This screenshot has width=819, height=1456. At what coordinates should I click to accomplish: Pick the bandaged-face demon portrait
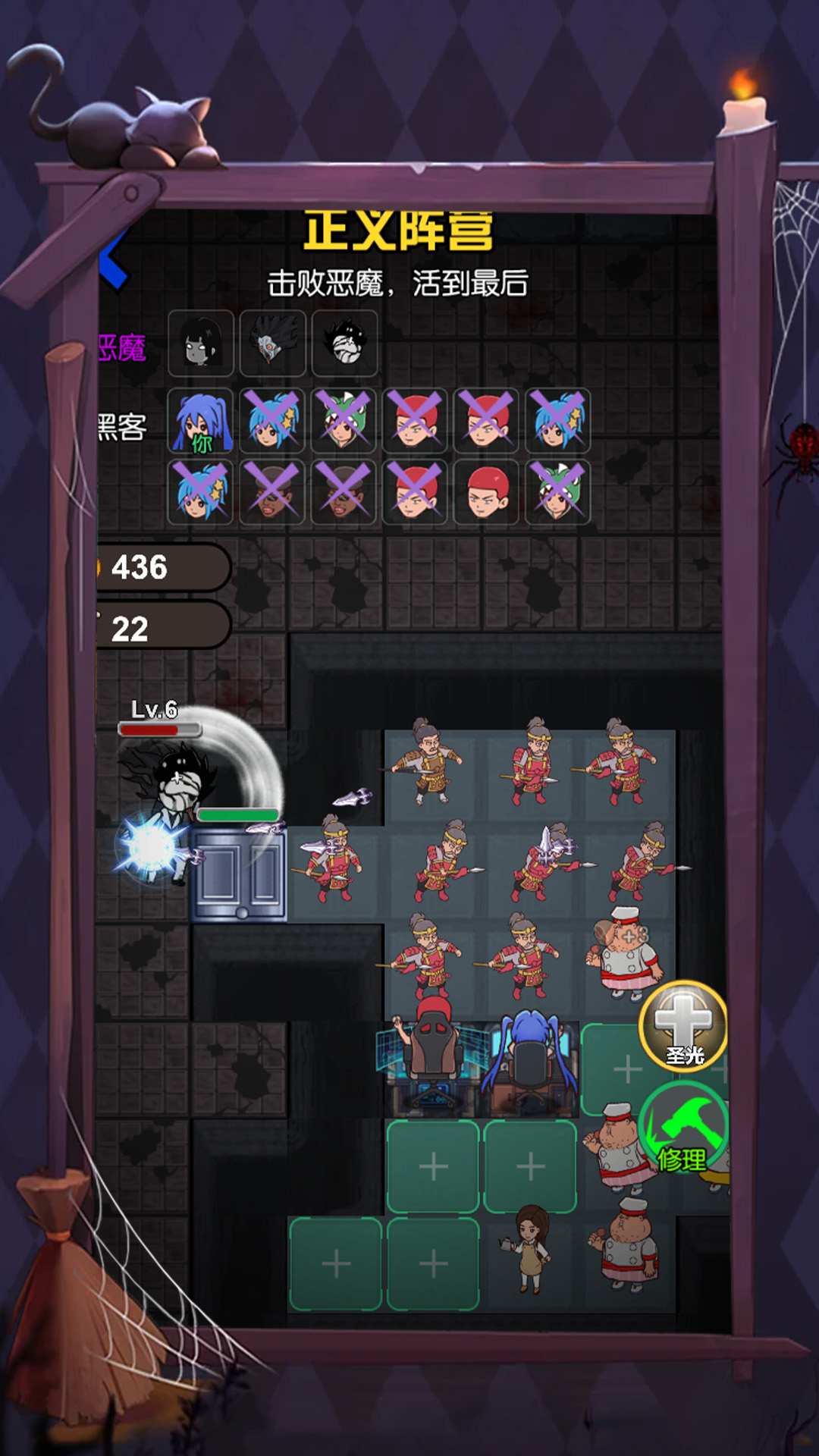pyautogui.click(x=344, y=344)
